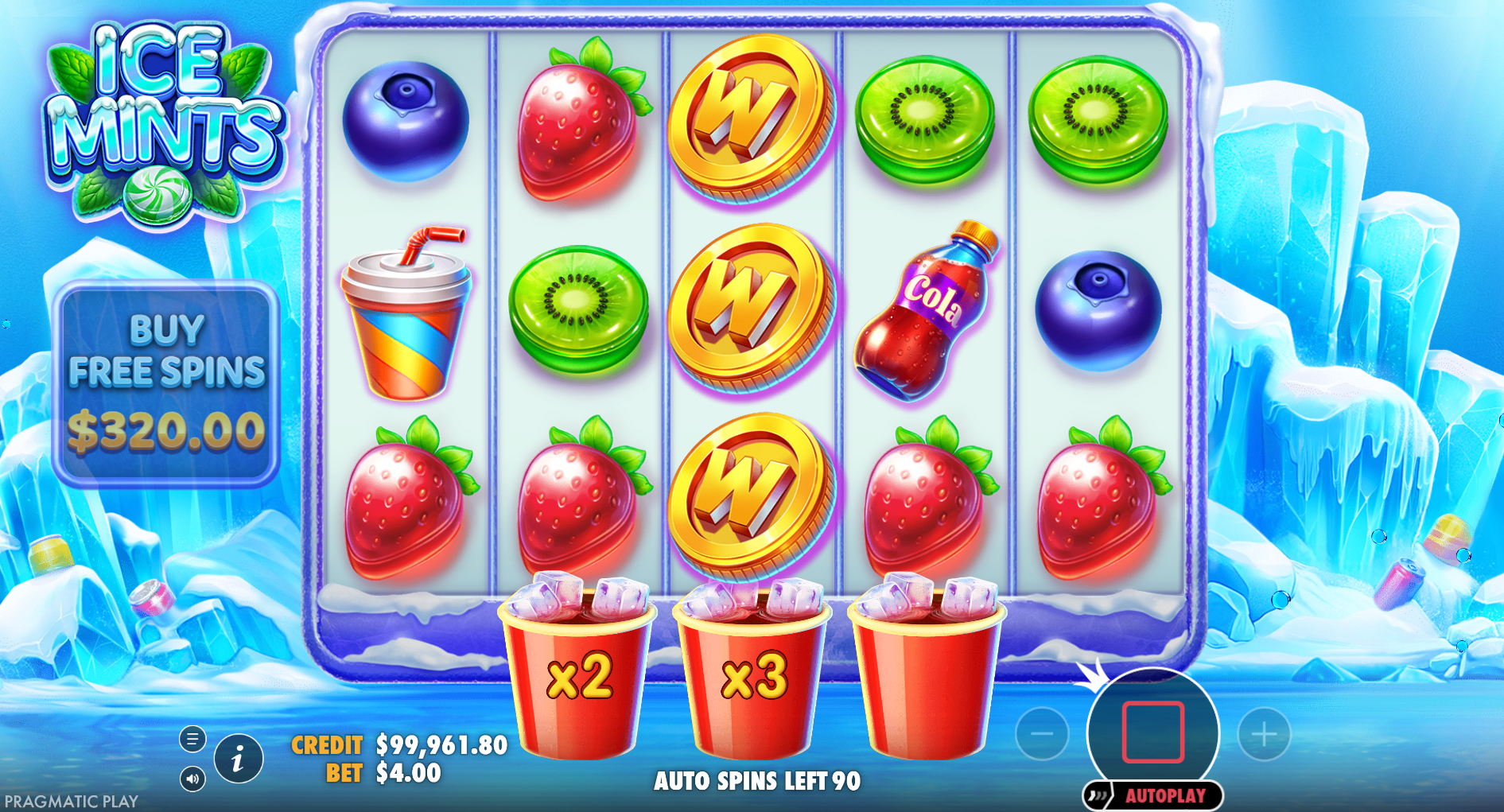Open the Buy Free Spins offer
Image resolution: width=1504 pixels, height=812 pixels.
[166, 383]
